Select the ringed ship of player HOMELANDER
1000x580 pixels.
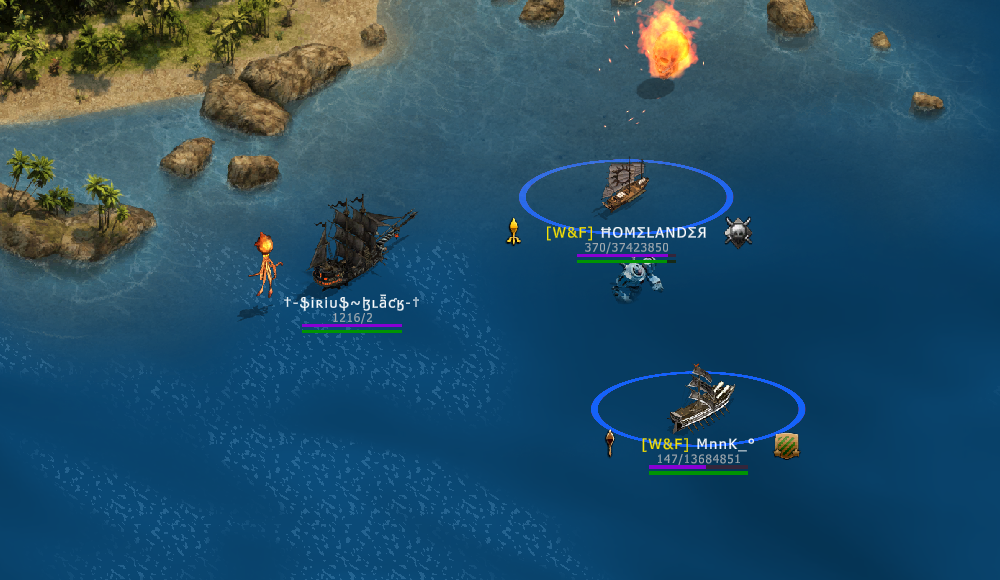(626, 186)
